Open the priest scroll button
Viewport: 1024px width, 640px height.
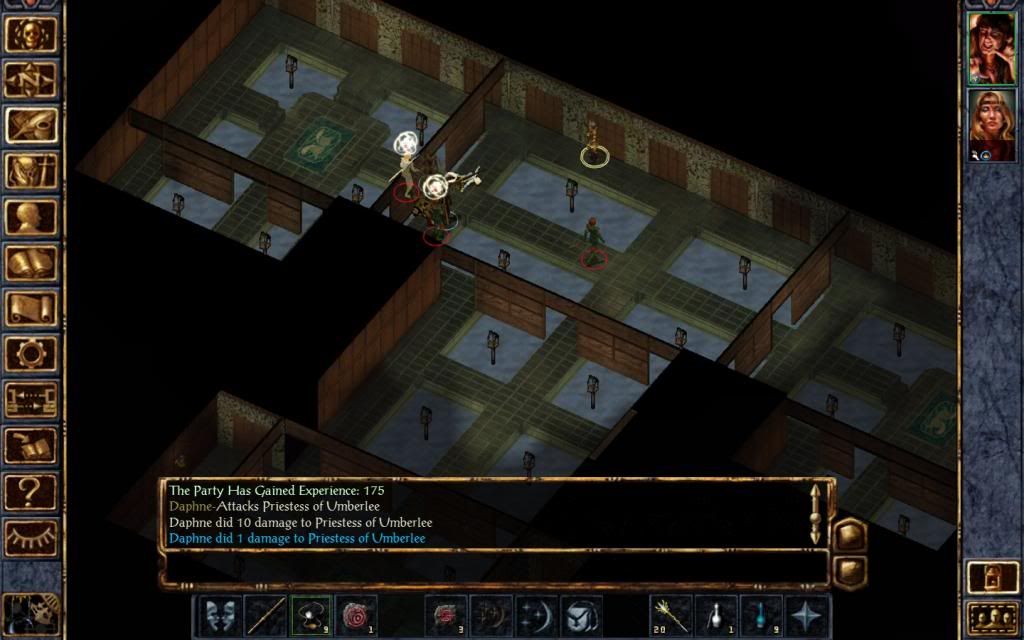point(31,309)
